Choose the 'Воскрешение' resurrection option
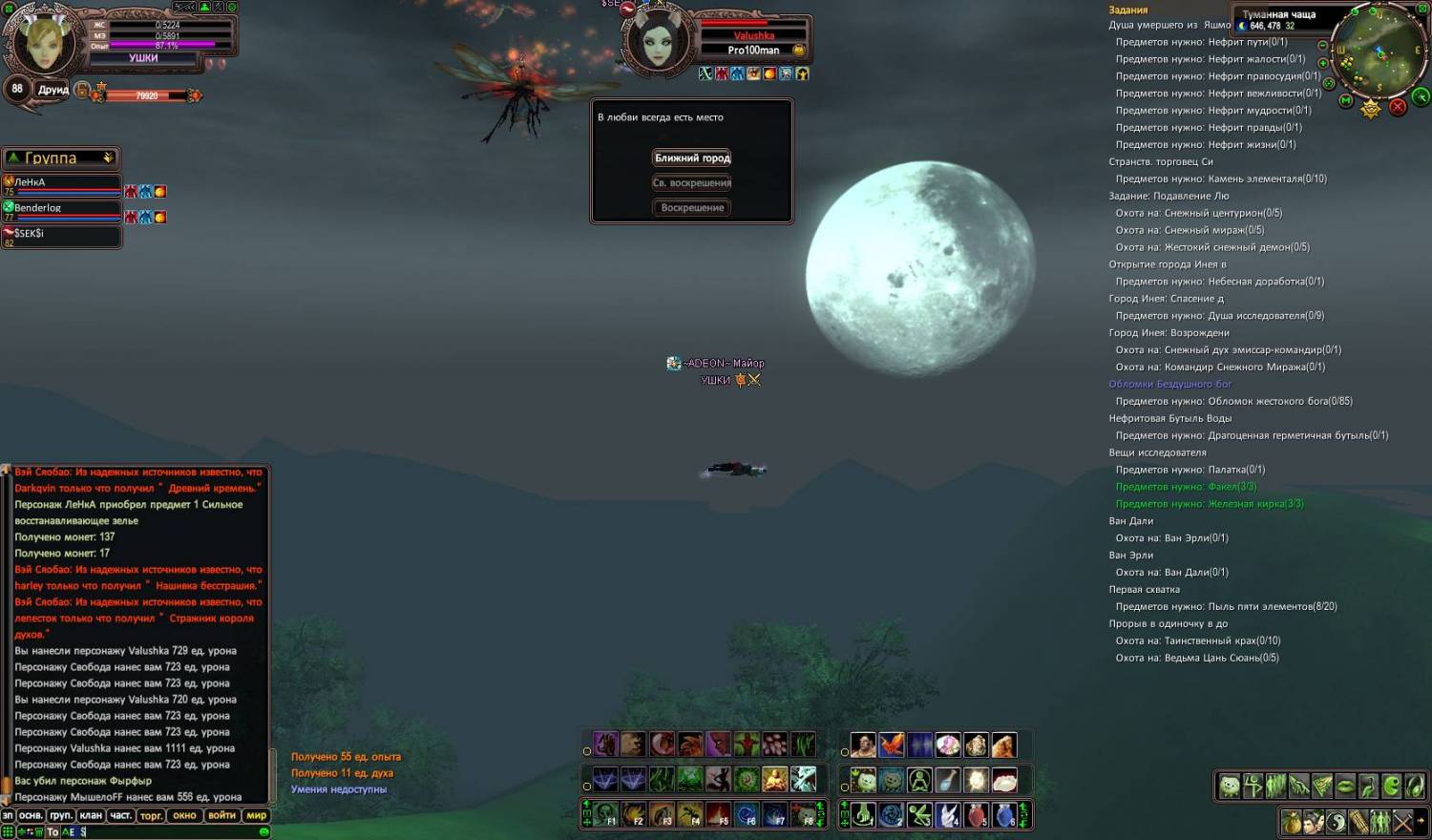Viewport: 1432px width, 840px height. point(692,208)
